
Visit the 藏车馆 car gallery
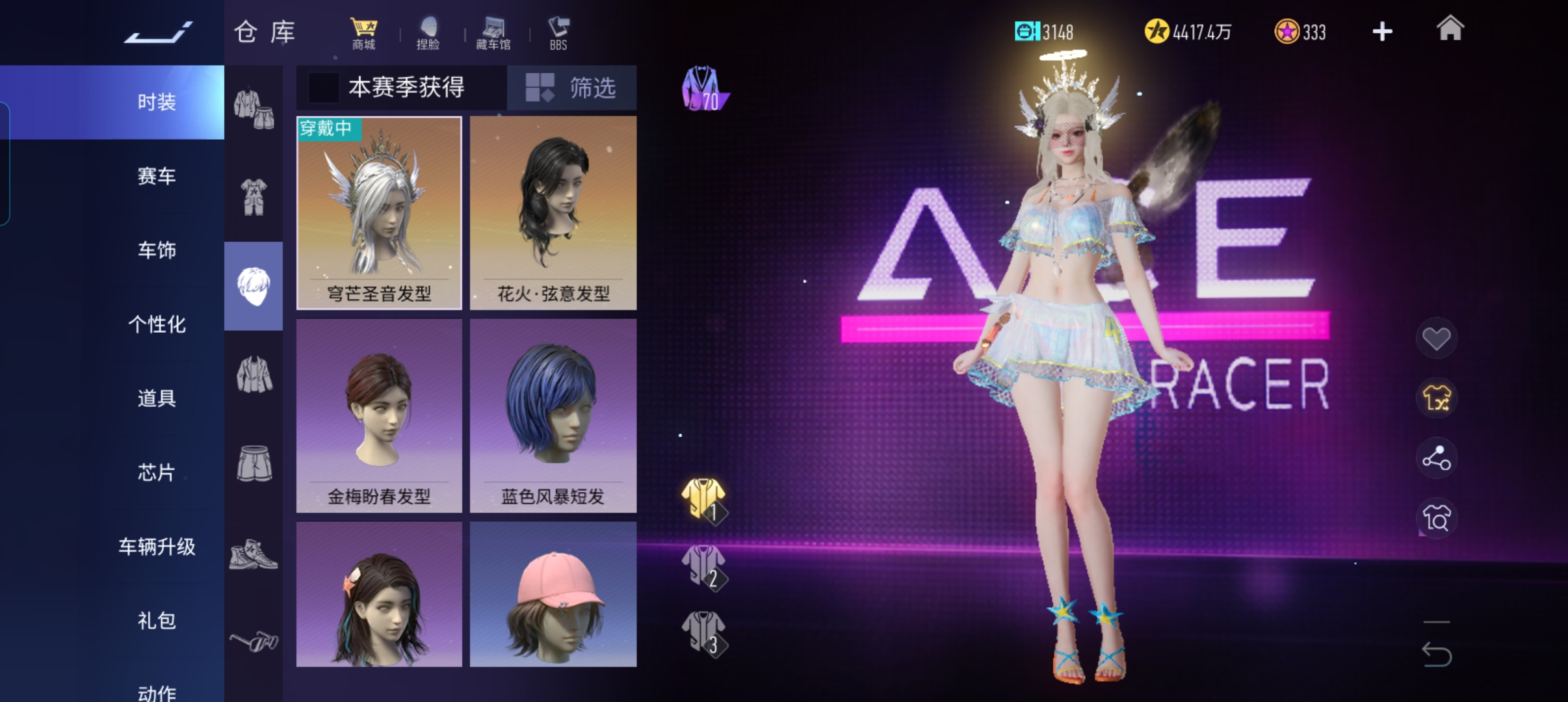[493, 33]
